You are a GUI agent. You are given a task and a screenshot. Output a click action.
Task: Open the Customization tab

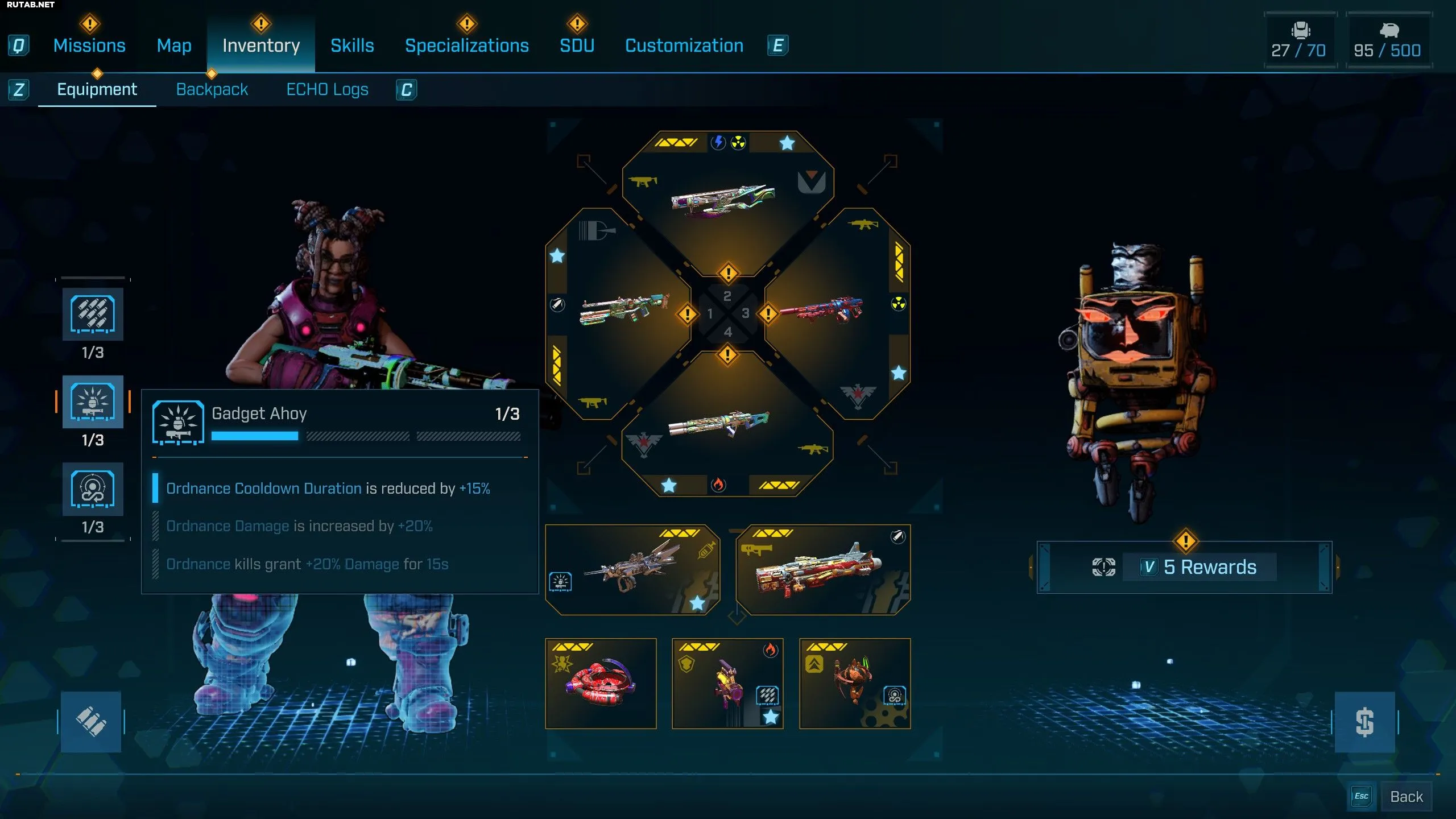(684, 45)
